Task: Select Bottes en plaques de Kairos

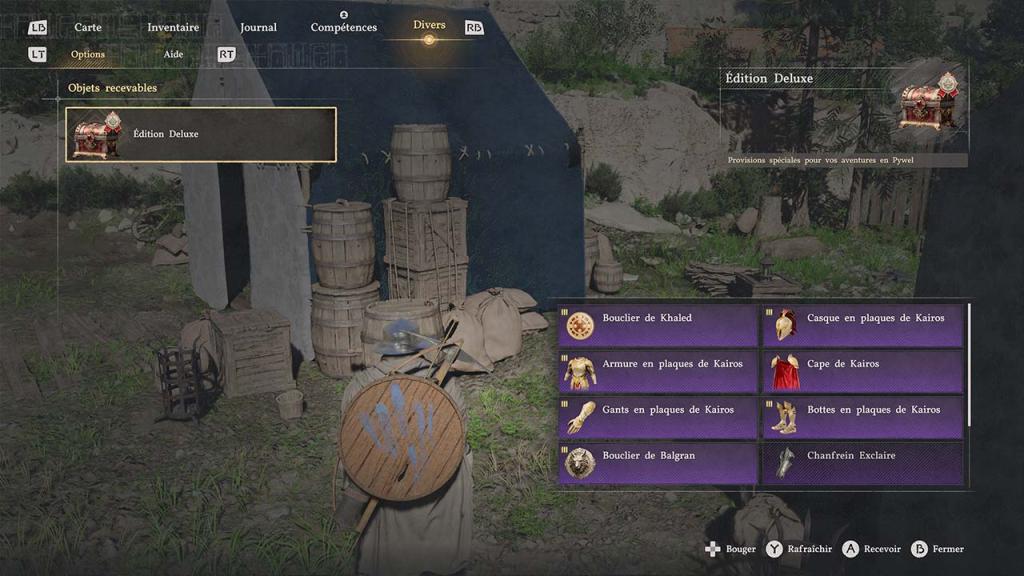Action: (x=863, y=418)
